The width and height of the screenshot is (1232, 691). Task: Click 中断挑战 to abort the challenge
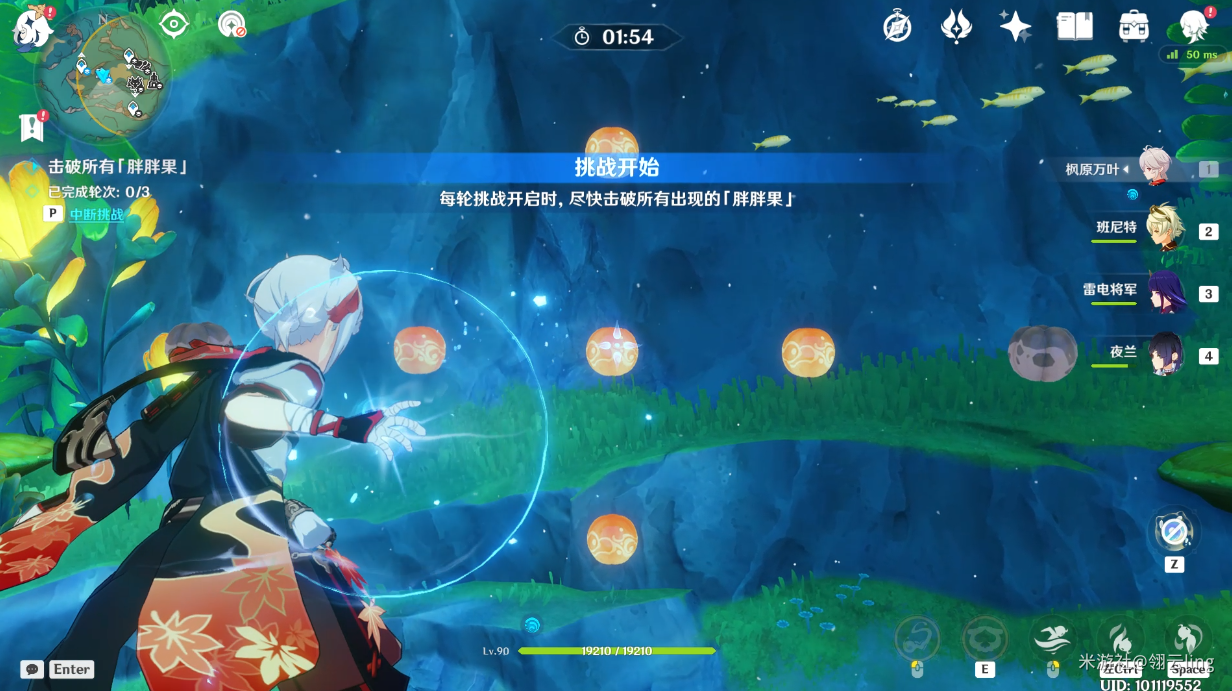point(97,214)
